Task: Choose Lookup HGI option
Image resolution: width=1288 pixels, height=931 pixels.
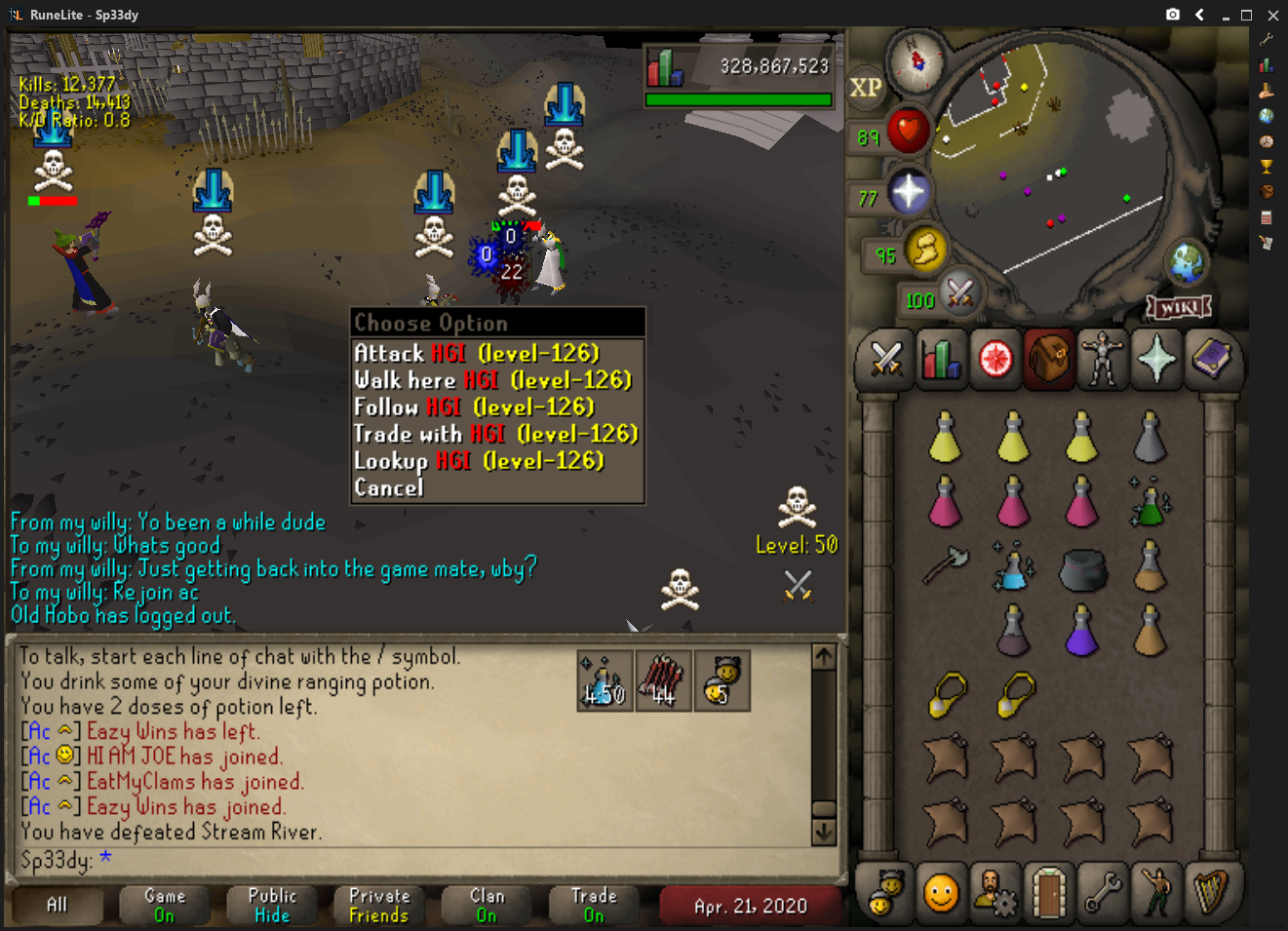Action: 479,460
